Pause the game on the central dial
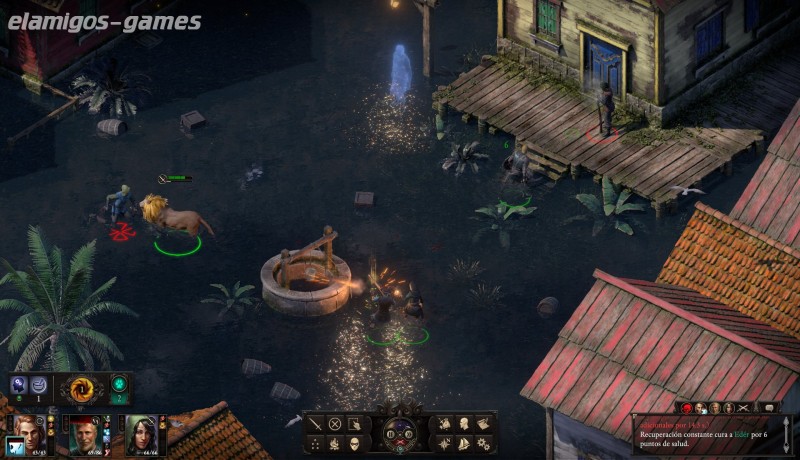Viewport: 800px width, 460px height. (390, 433)
